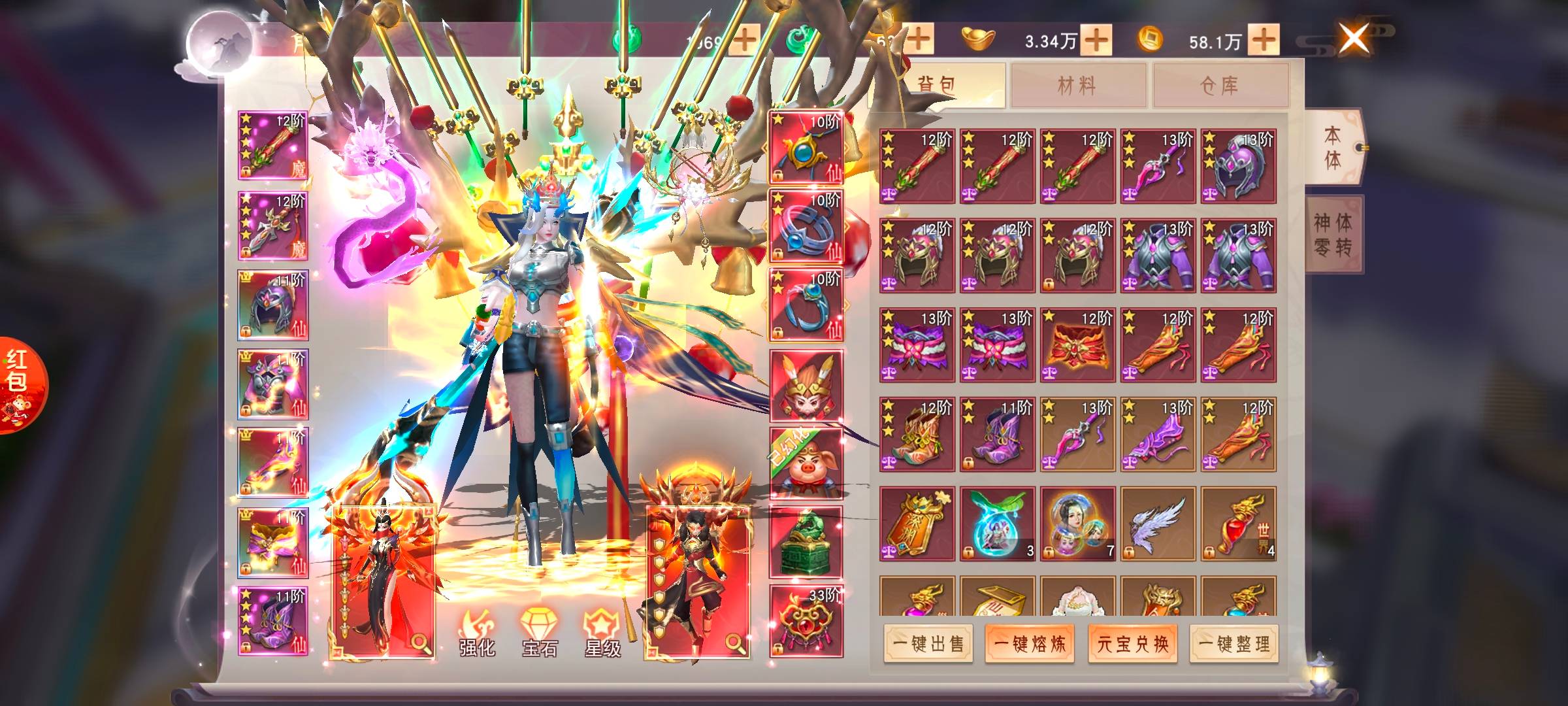Close the character inventory panel
This screenshot has height=706, width=1568.
pos(1353,39)
